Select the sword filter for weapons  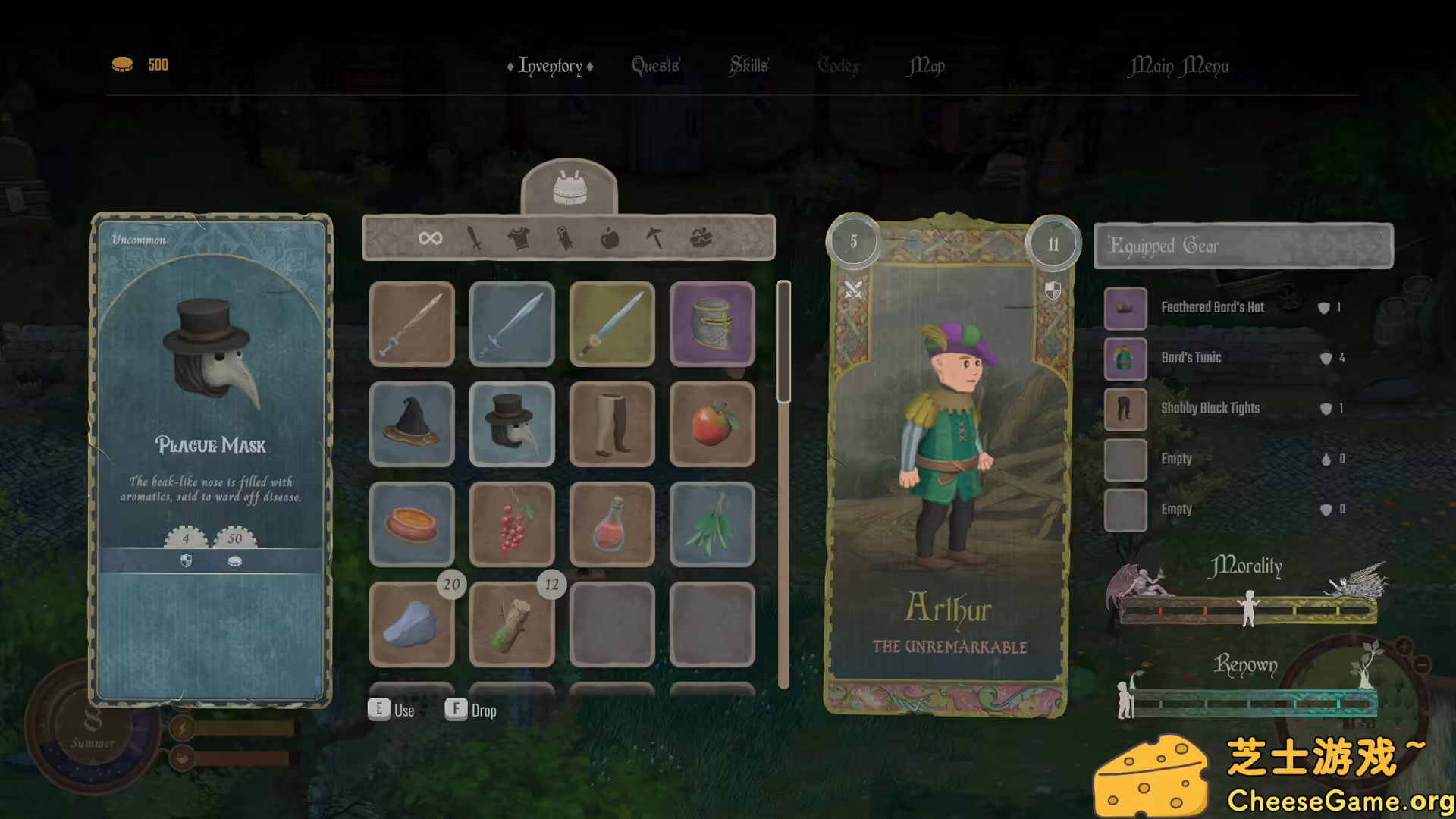tap(474, 238)
